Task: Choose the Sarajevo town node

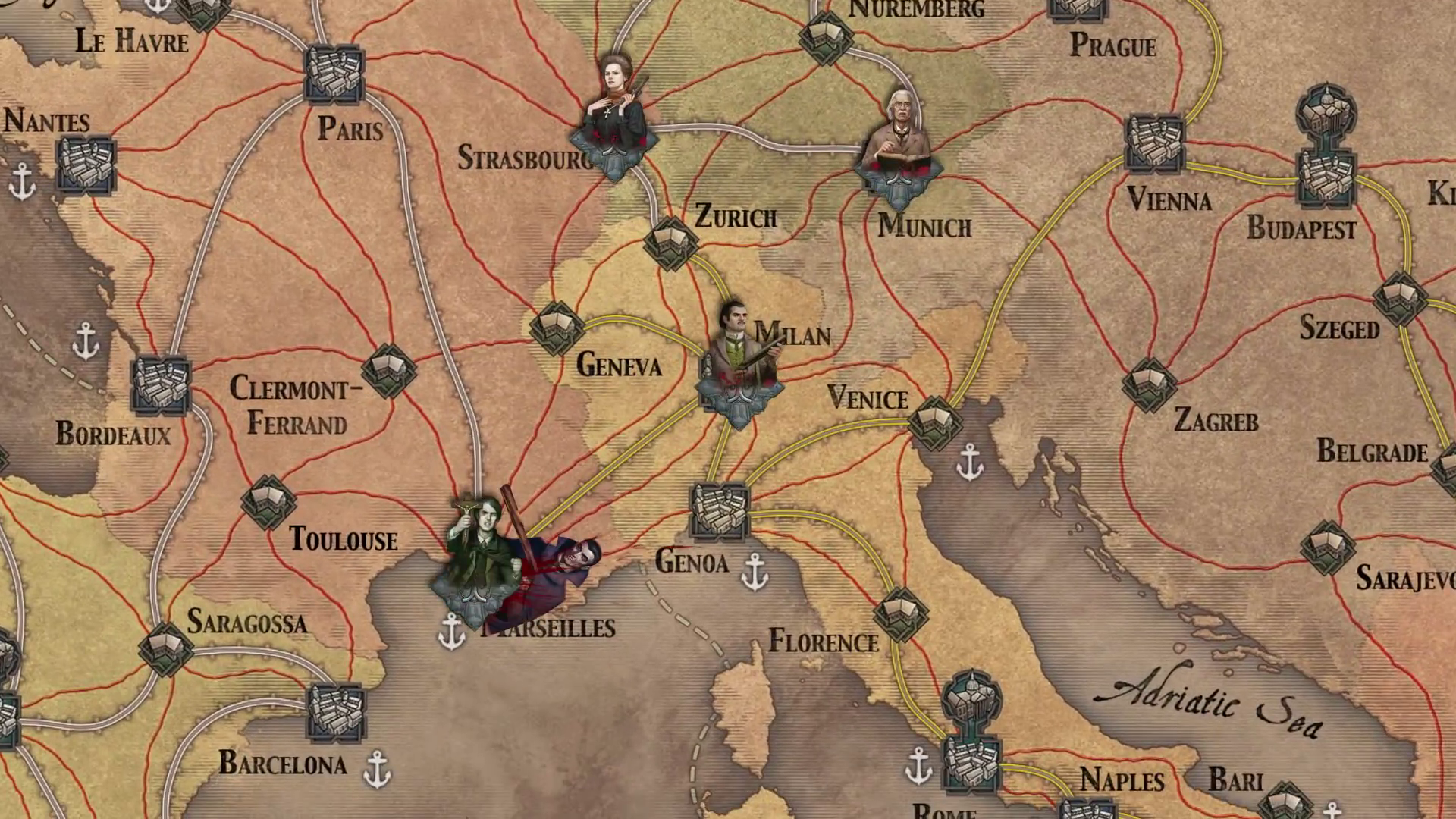Action: [x=1327, y=547]
